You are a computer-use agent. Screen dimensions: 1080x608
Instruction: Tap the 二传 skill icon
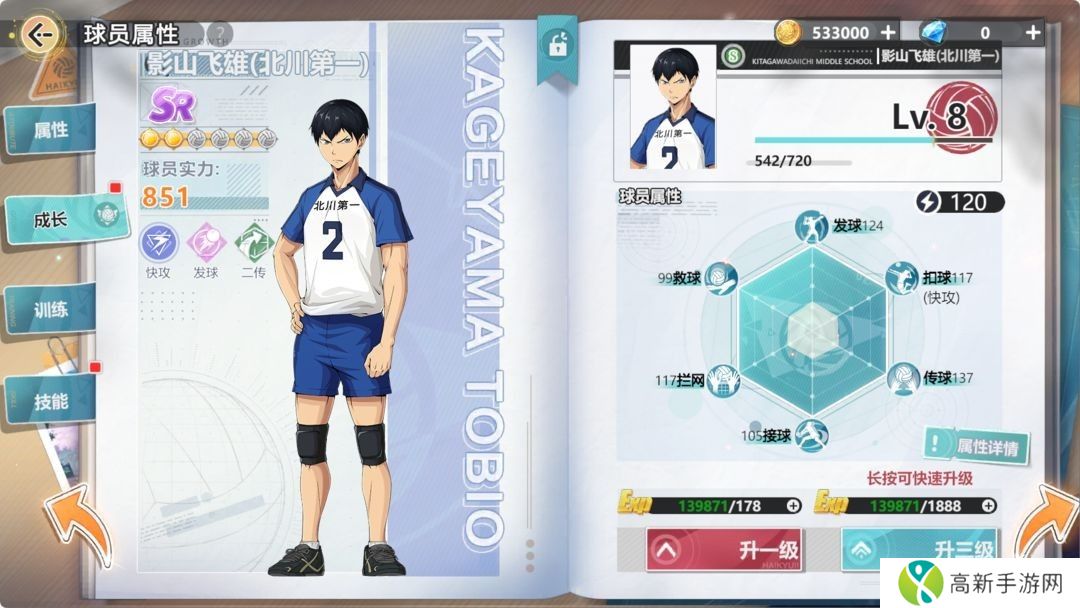(x=253, y=242)
